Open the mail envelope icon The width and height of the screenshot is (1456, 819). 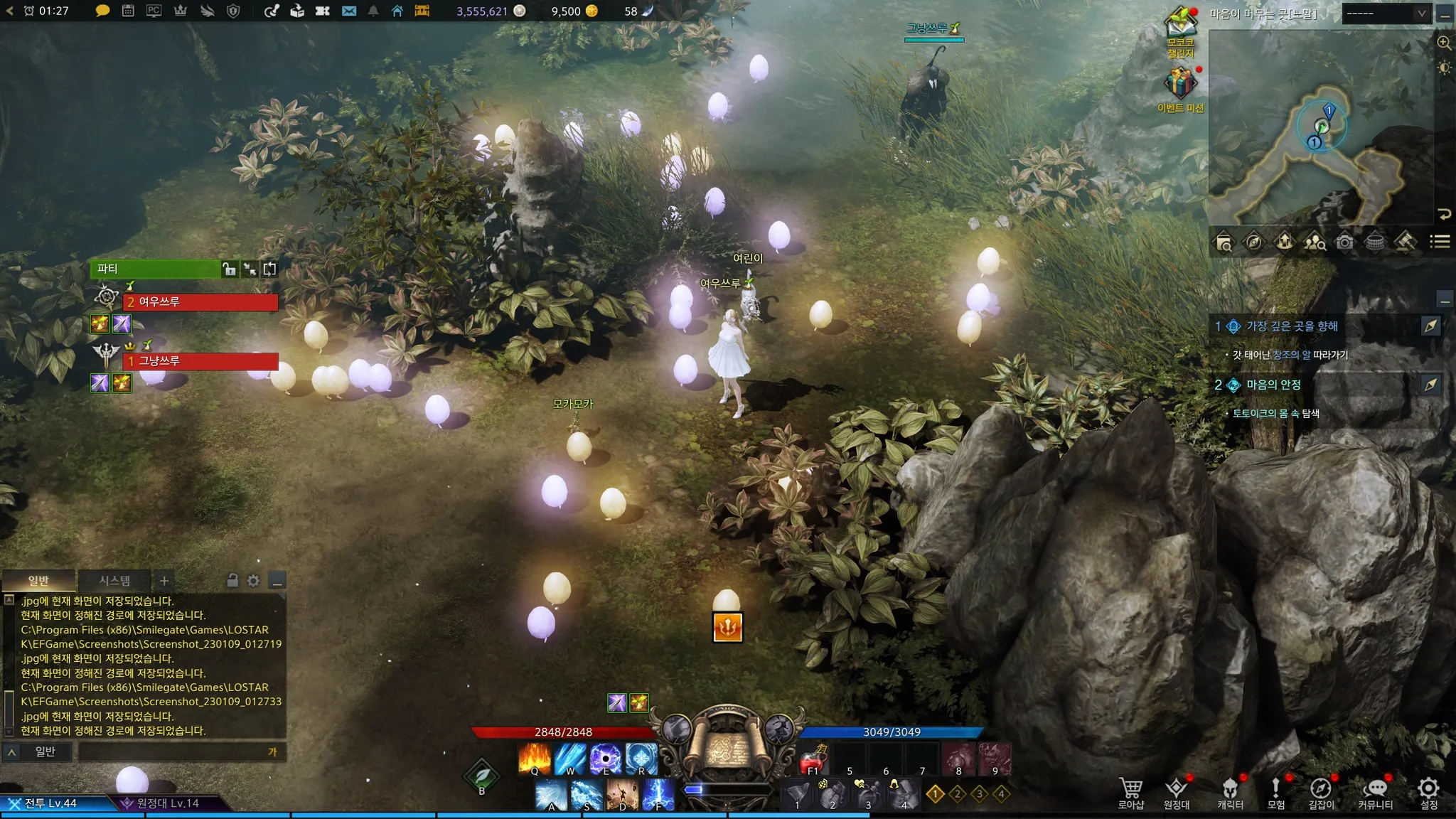click(x=349, y=11)
